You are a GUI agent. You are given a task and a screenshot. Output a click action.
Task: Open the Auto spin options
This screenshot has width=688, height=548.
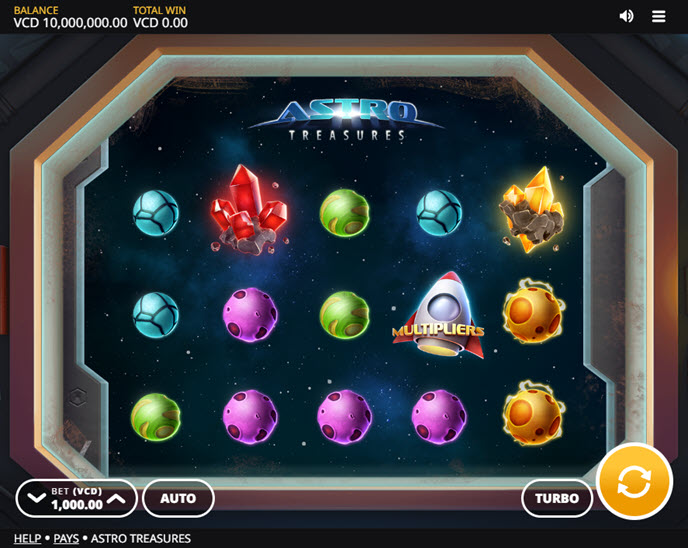pyautogui.click(x=178, y=498)
